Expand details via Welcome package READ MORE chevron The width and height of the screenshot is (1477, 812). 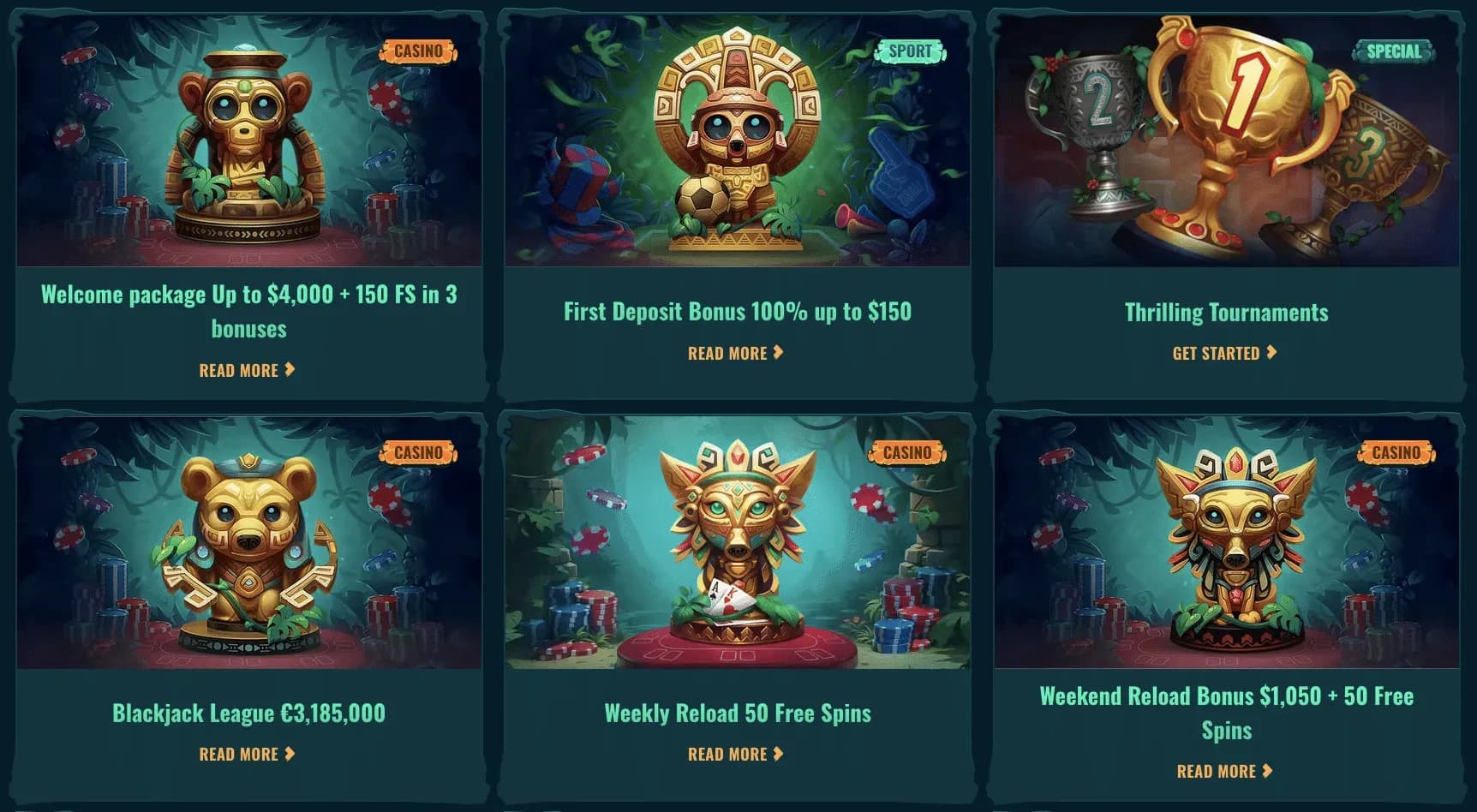(290, 369)
